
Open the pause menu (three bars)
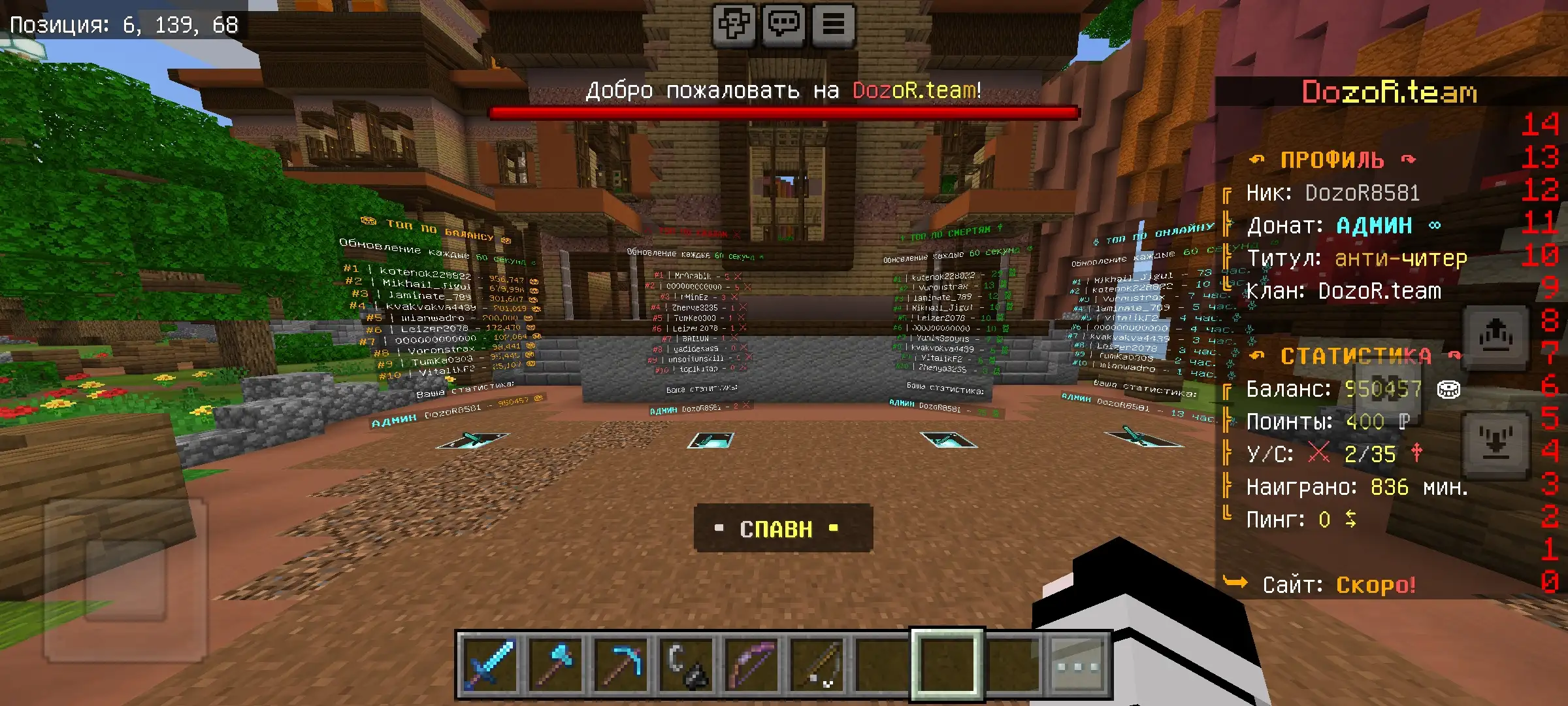point(833,25)
